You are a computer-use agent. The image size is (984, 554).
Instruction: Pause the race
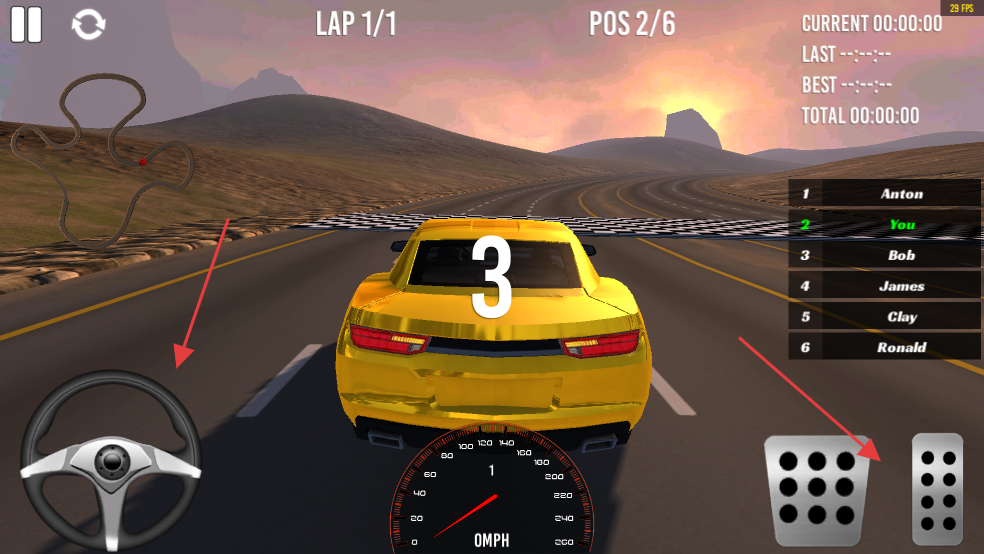[x=27, y=24]
